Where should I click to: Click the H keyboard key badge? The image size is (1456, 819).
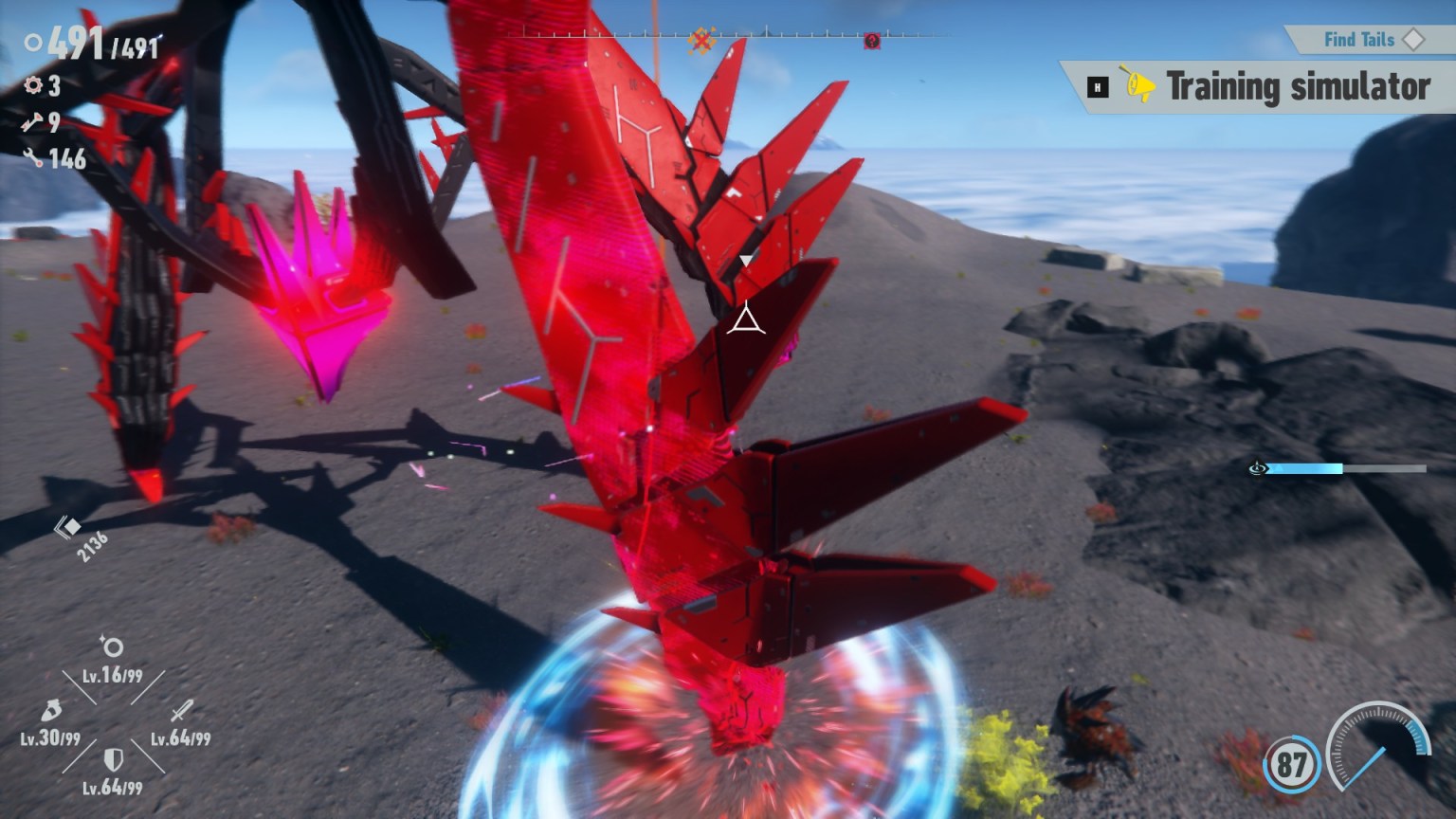pos(1097,85)
